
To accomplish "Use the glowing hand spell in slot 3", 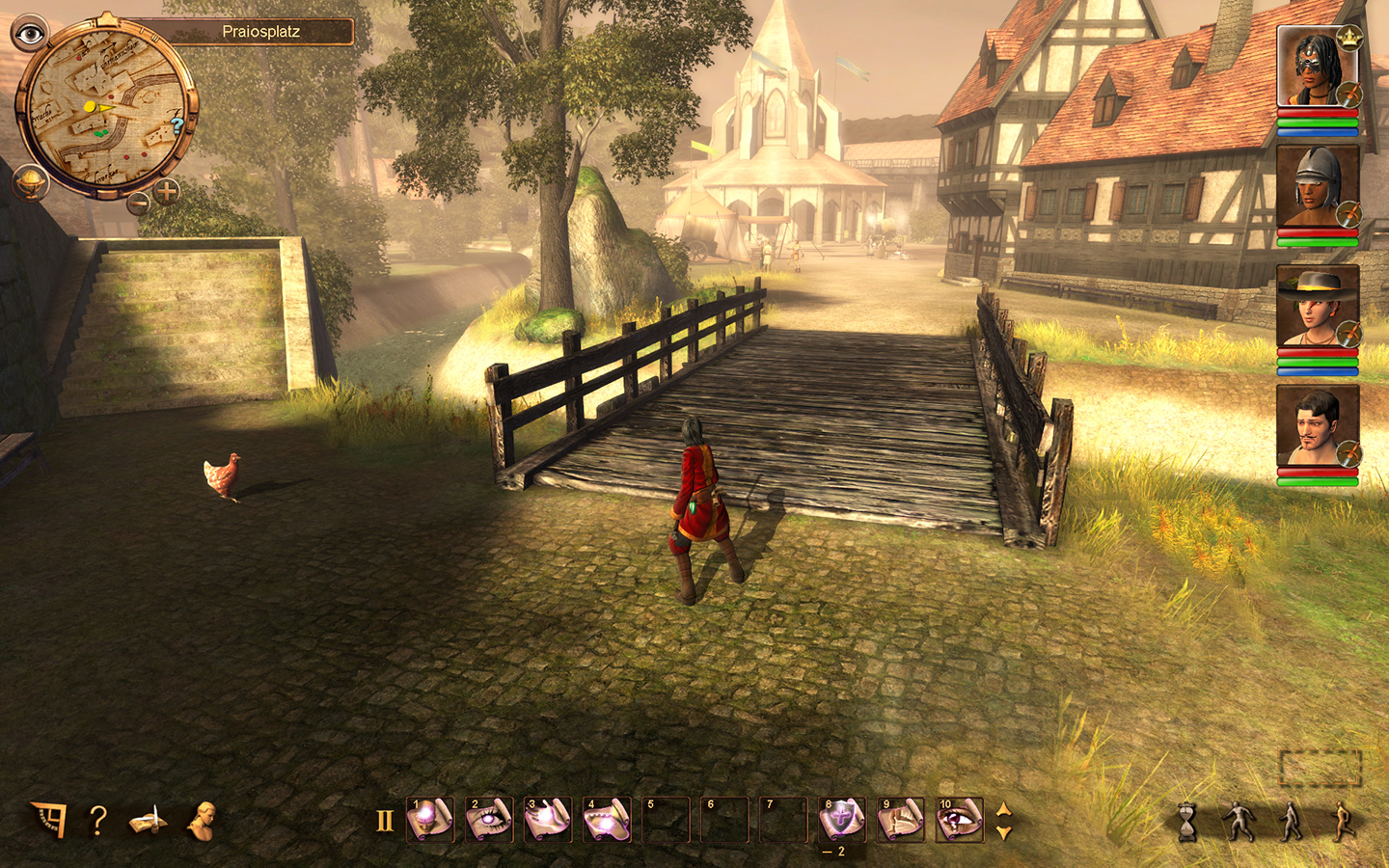I will click(x=548, y=820).
